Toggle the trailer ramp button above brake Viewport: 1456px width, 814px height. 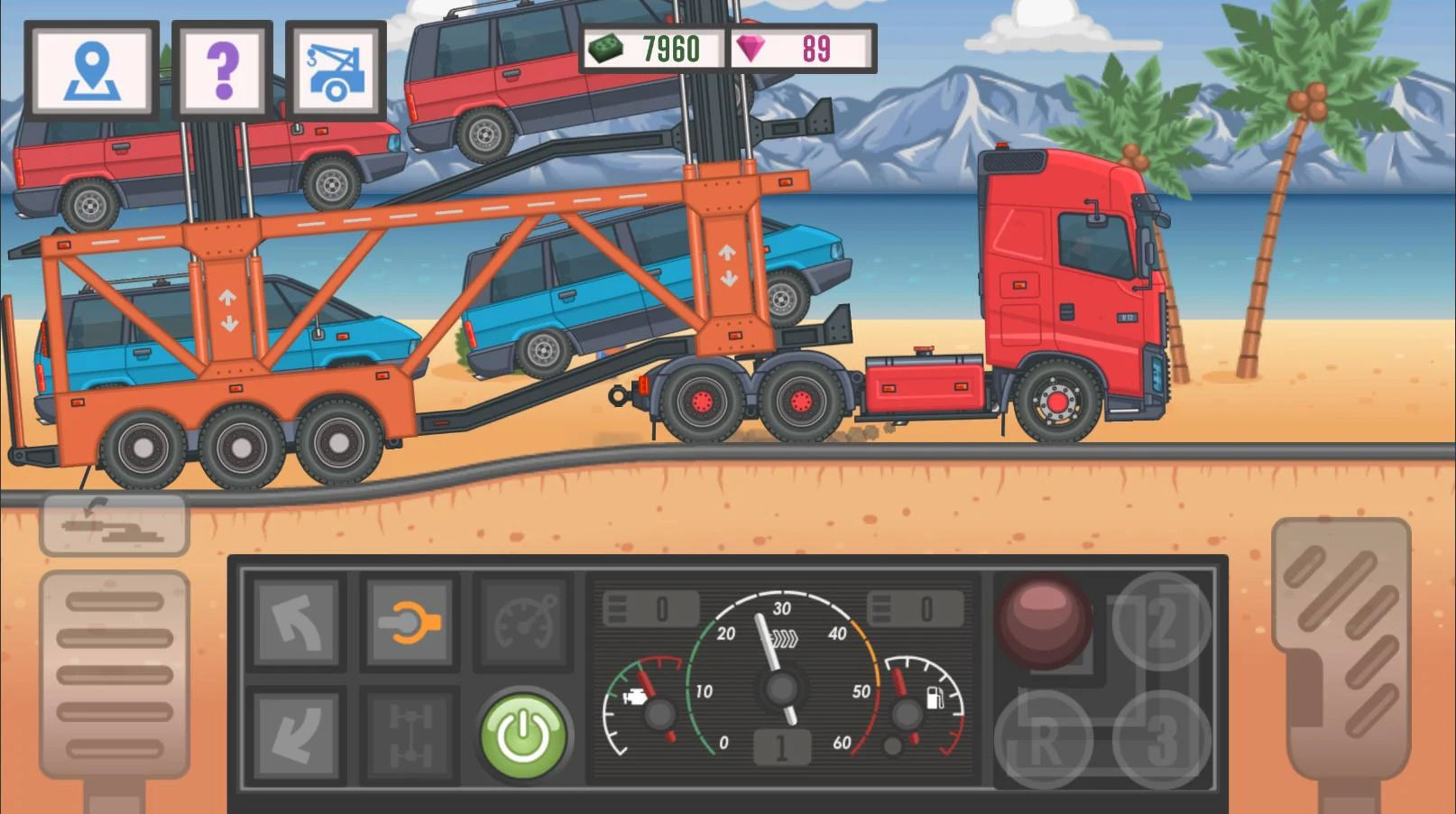115,523
